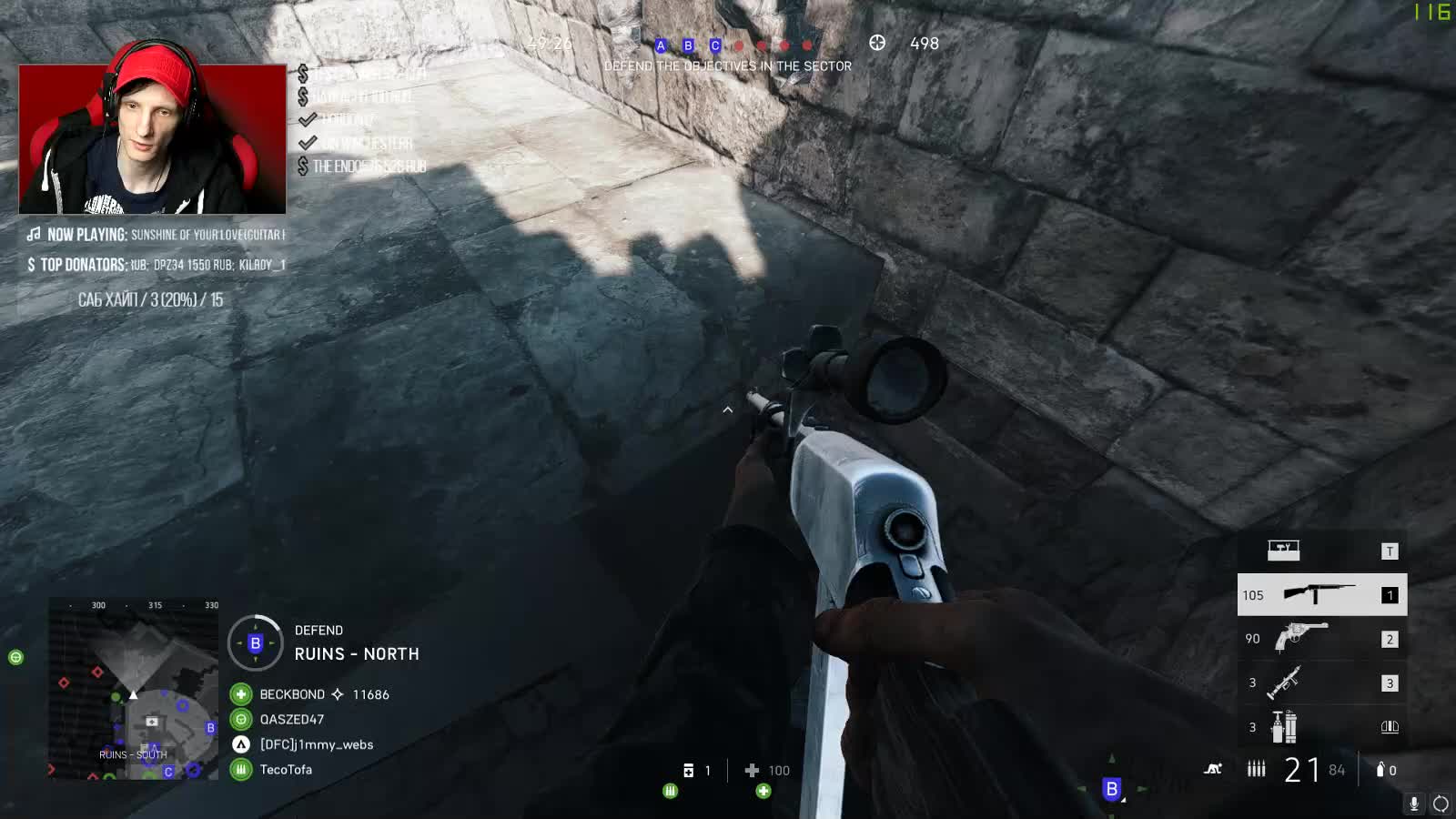Click the spotting crosshair icon near 498
Viewport: 1456px width, 819px height.
click(876, 43)
